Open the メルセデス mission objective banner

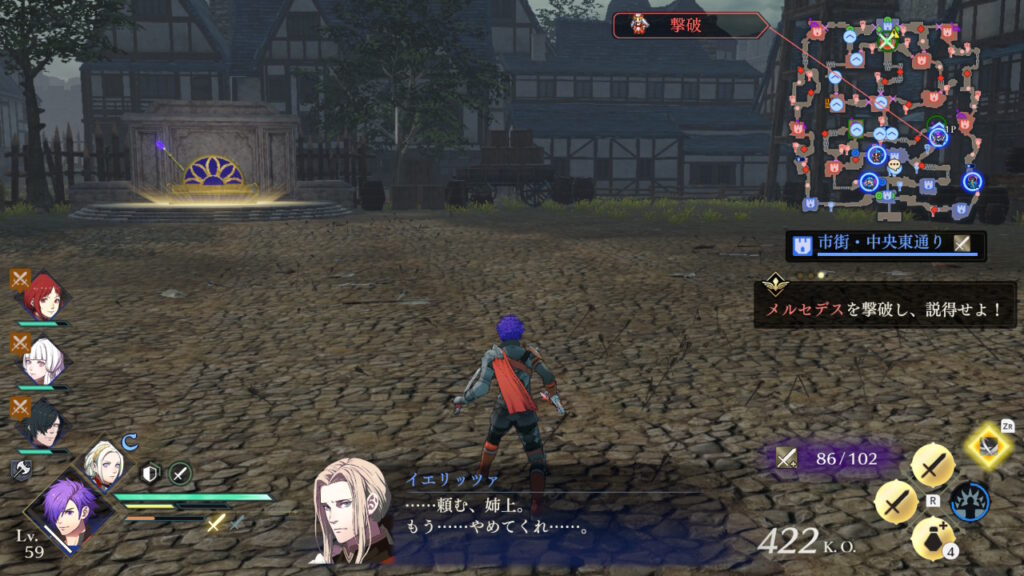tap(885, 308)
